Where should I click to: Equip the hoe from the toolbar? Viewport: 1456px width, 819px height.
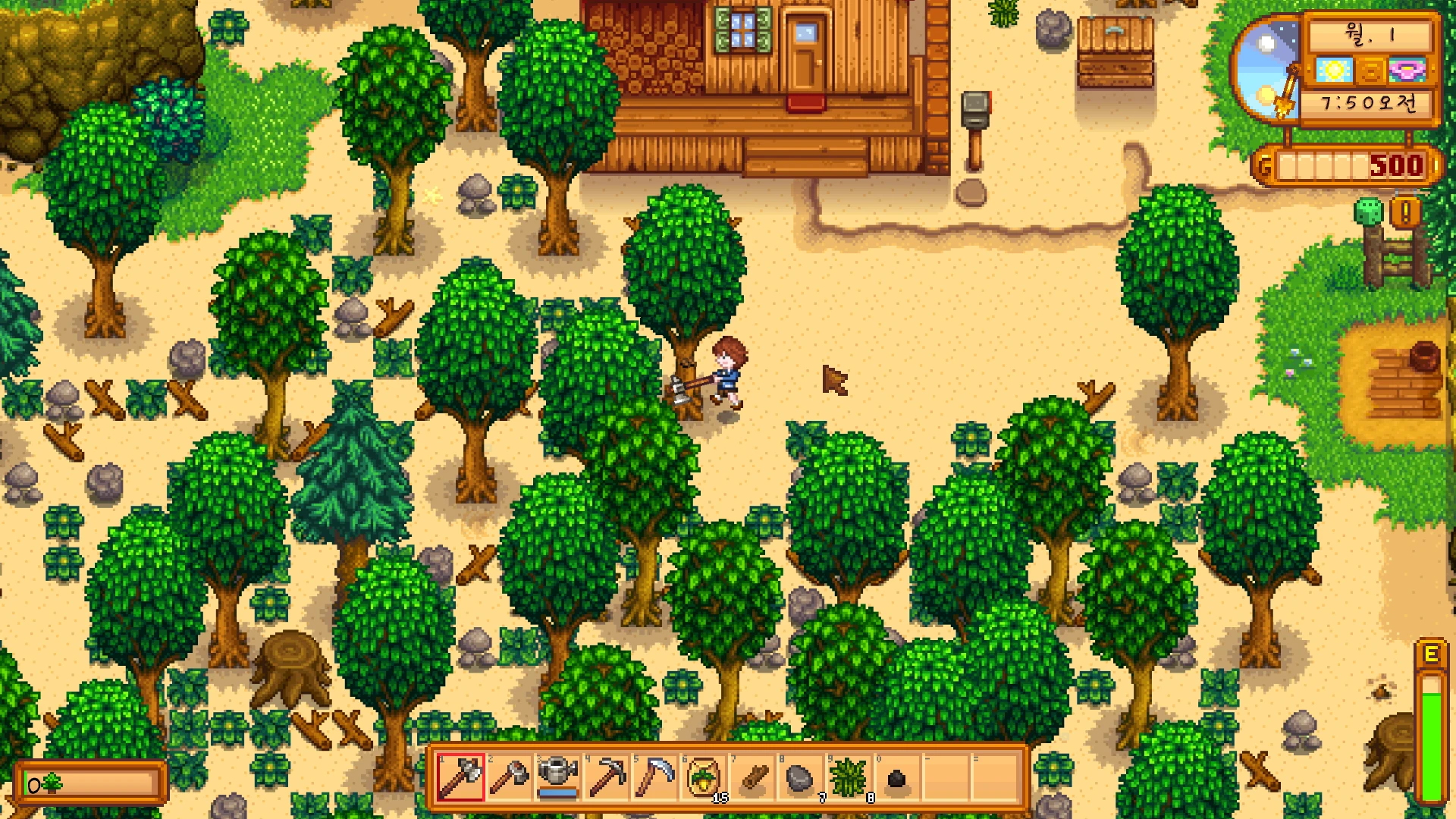pyautogui.click(x=509, y=777)
